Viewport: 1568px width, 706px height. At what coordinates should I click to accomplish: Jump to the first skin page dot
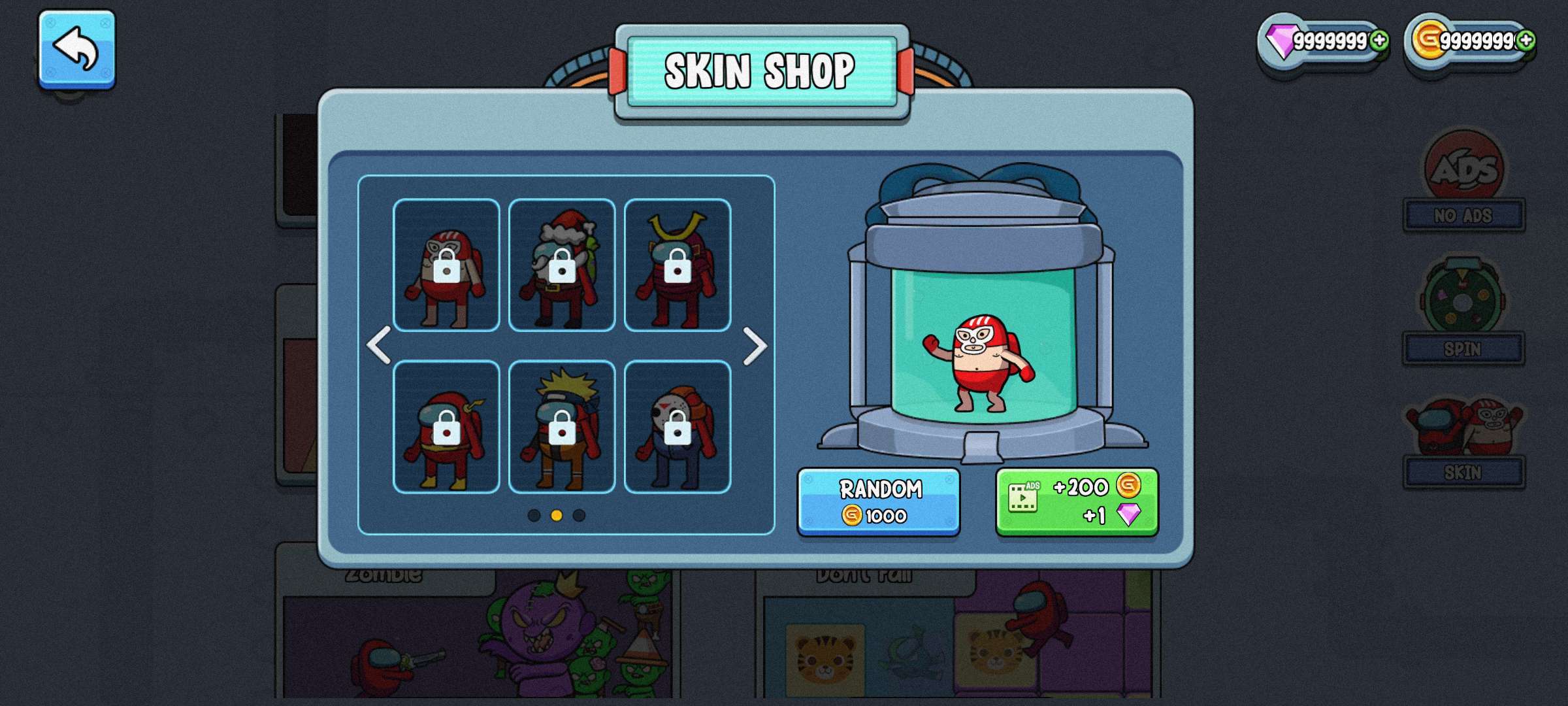(534, 515)
